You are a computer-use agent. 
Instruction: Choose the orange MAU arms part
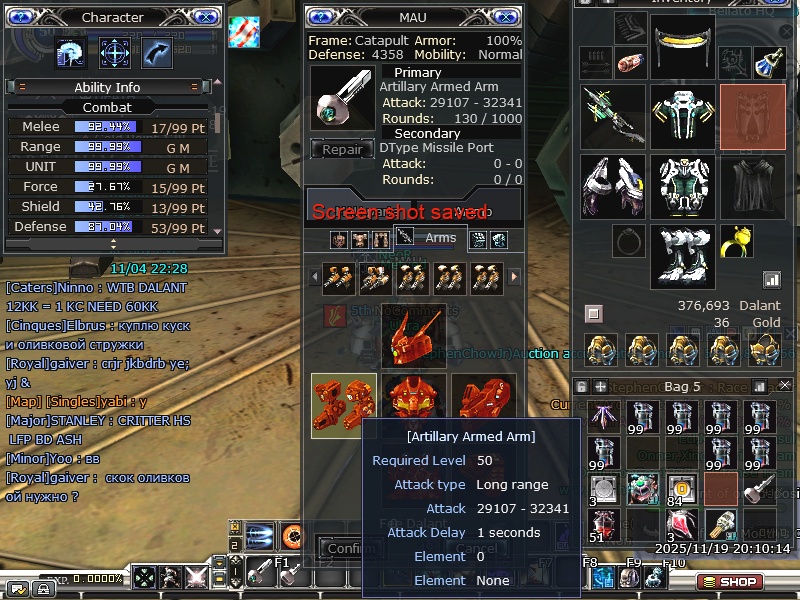pyautogui.click(x=343, y=406)
